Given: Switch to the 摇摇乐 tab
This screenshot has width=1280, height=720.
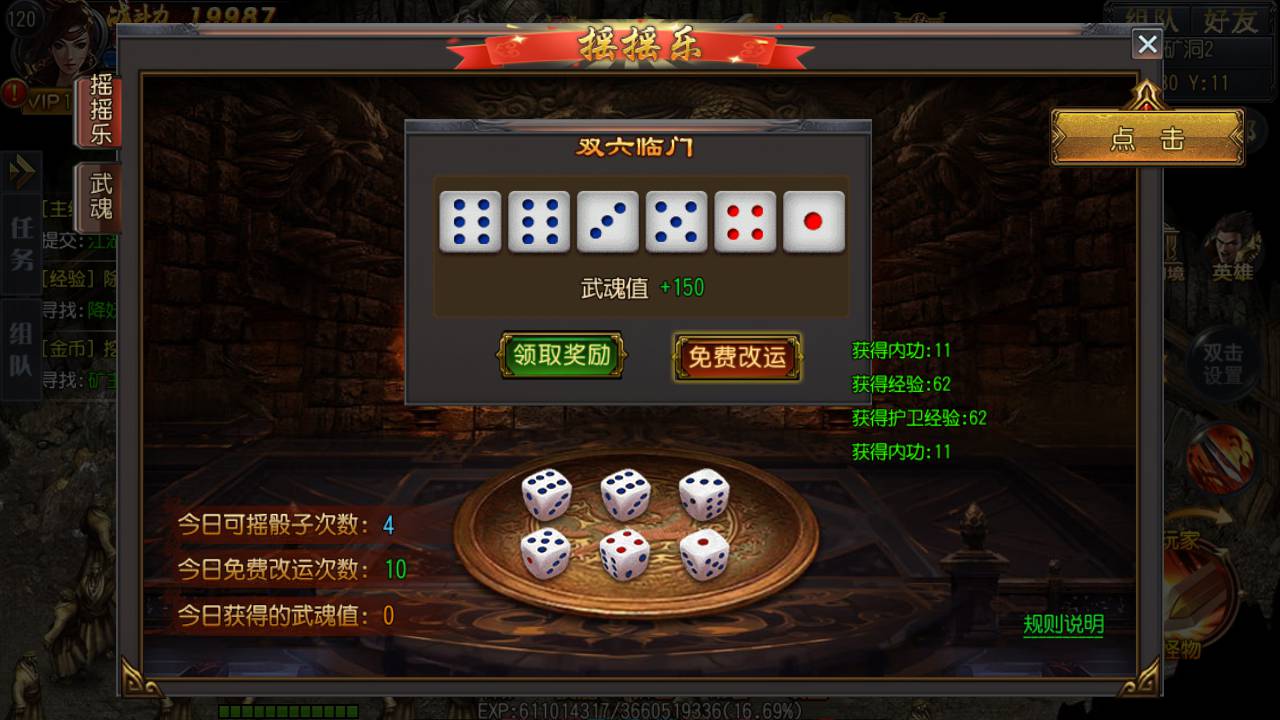Looking at the screenshot, I should coord(100,110).
